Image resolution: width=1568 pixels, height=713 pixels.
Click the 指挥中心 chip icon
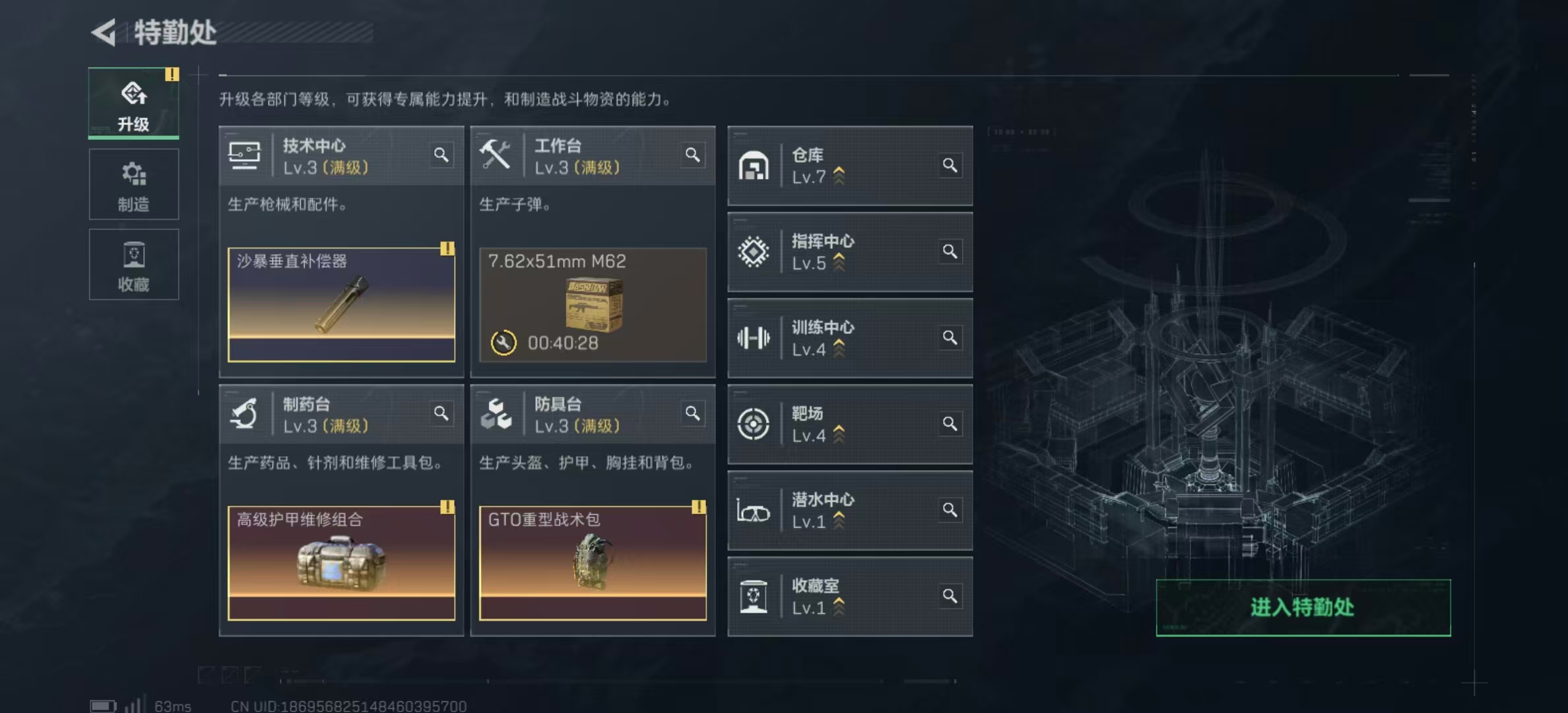754,253
